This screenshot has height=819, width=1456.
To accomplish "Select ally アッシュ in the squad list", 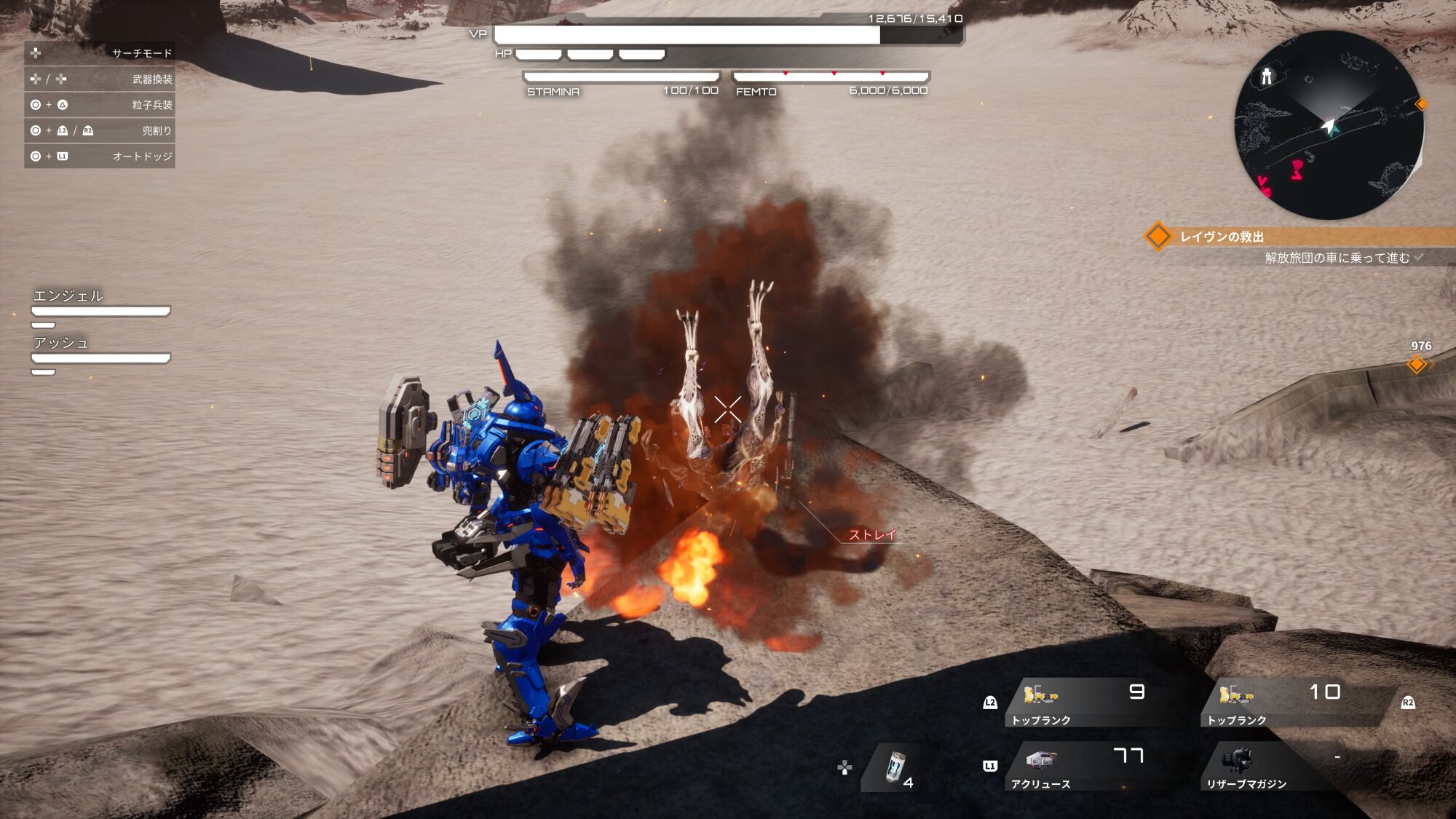I will click(x=100, y=351).
